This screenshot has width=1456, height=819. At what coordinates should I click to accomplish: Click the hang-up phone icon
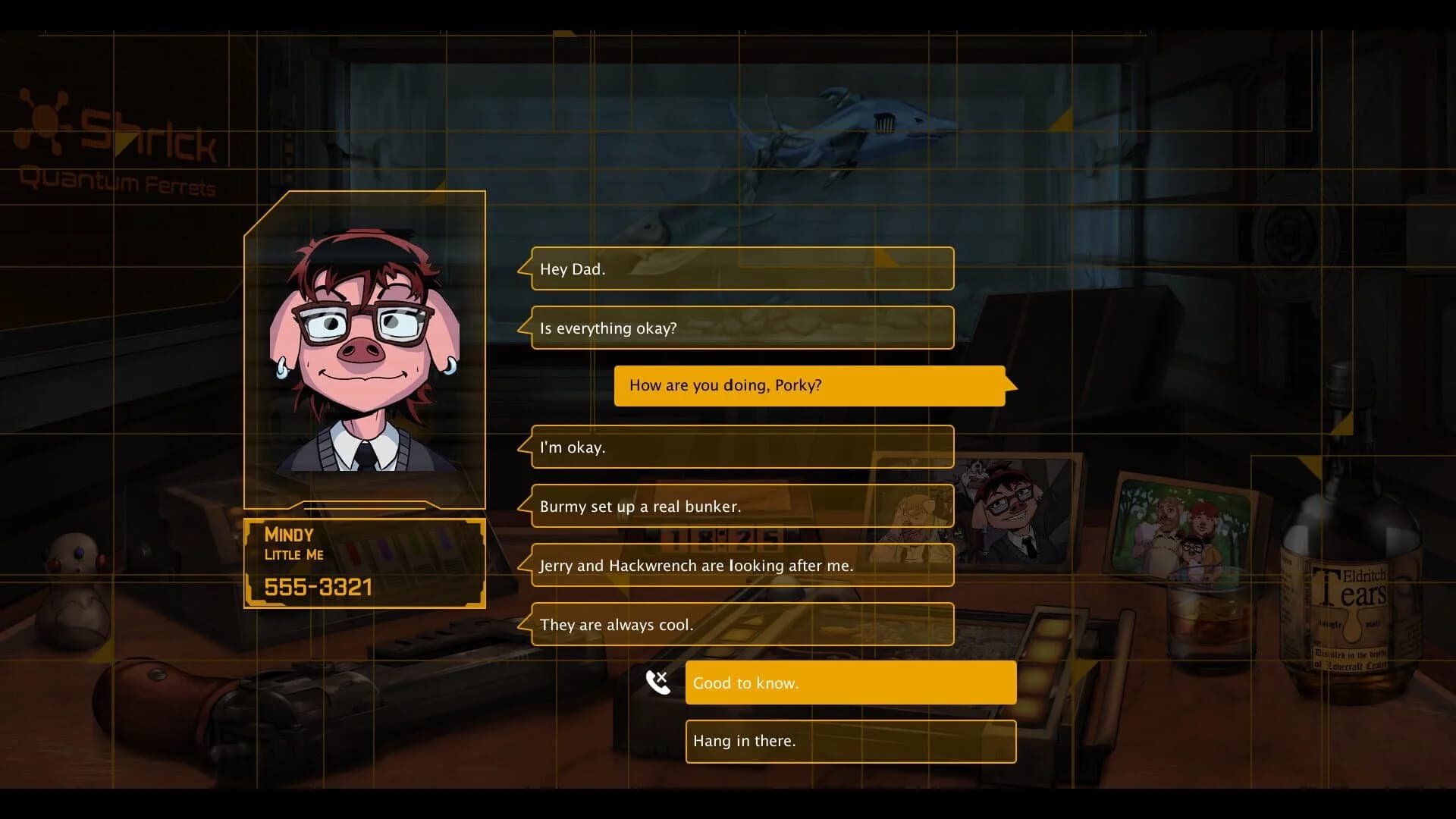coord(657,682)
